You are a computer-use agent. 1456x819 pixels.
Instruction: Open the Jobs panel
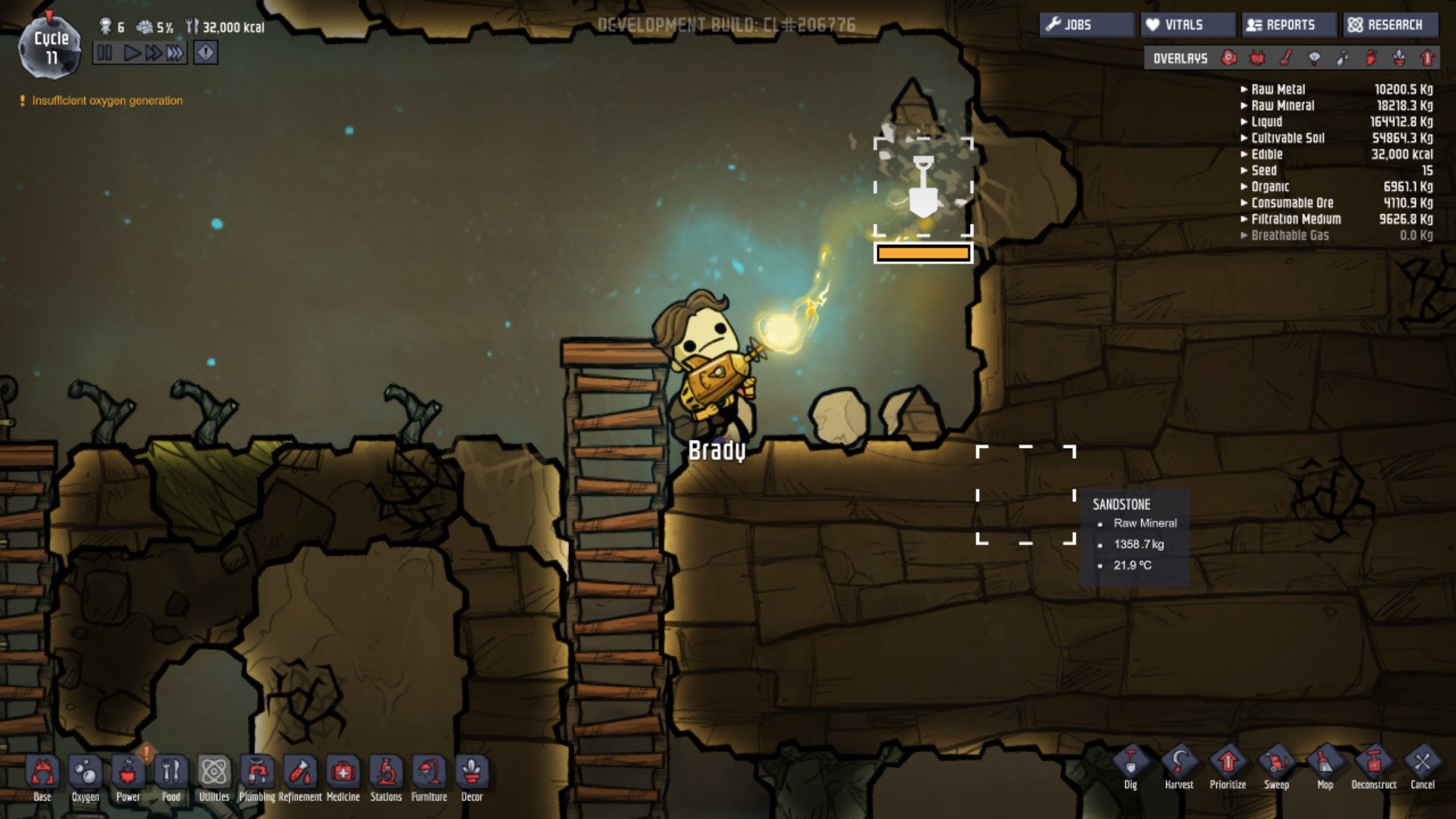pos(1085,25)
